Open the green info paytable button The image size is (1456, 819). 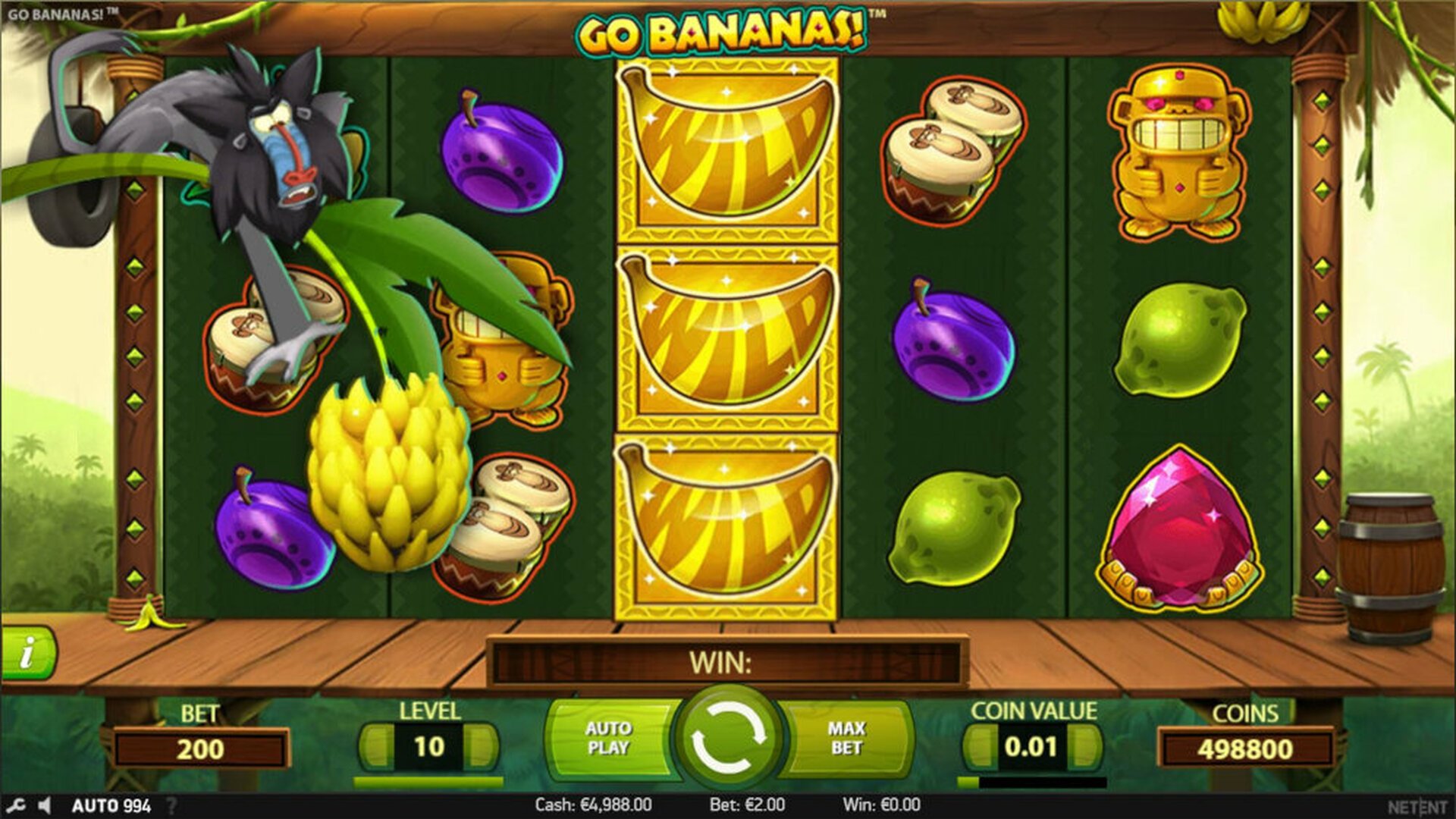(x=28, y=652)
